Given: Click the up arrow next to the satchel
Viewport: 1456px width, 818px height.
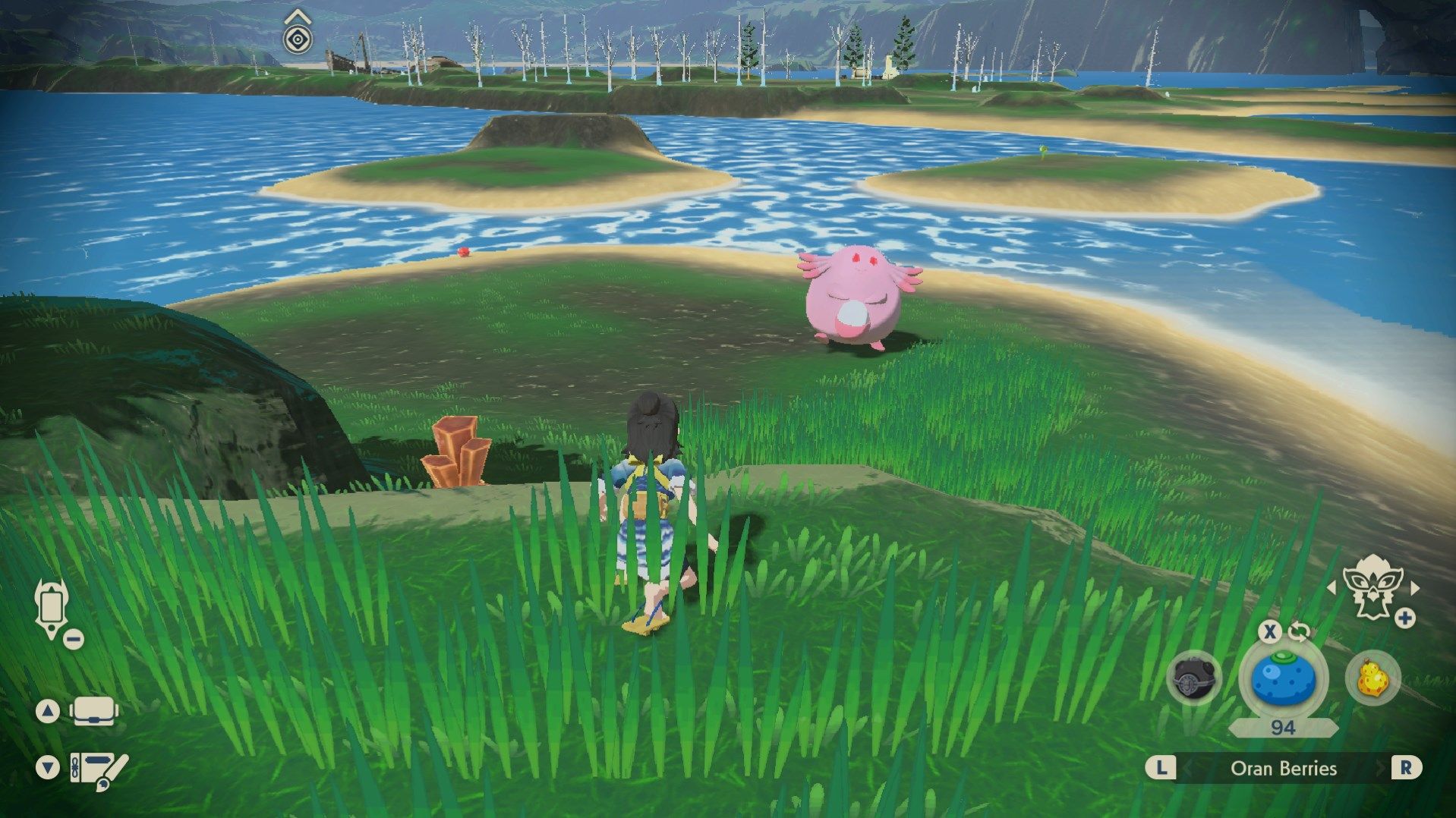Looking at the screenshot, I should (47, 711).
